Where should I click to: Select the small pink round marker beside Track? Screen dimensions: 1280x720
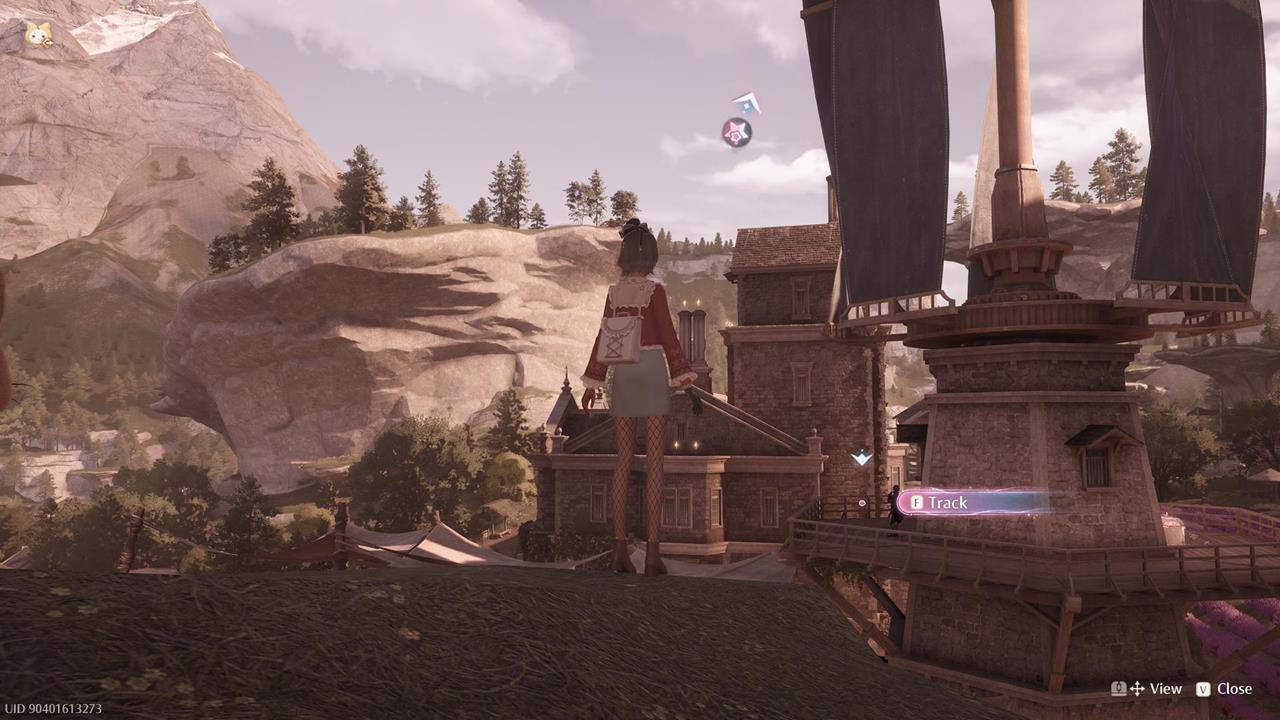tap(862, 503)
